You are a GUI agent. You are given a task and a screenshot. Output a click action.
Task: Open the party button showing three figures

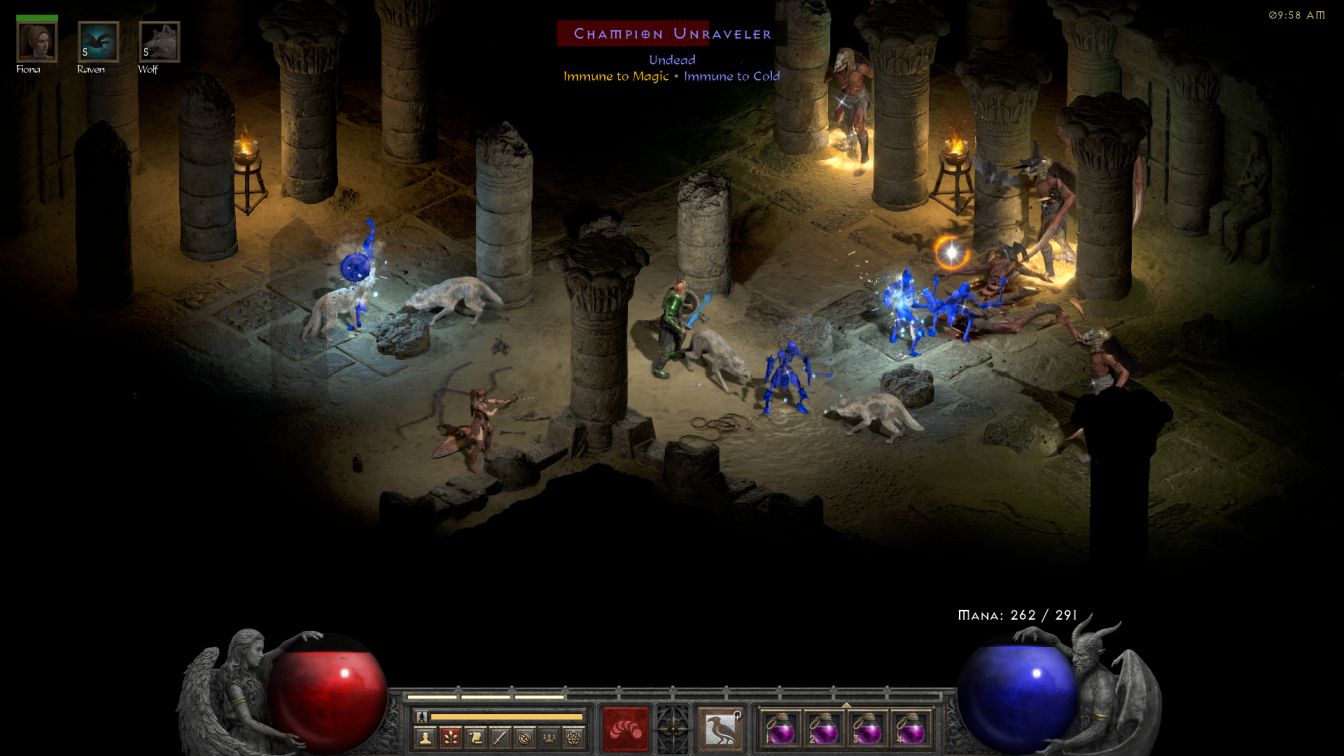[548, 738]
